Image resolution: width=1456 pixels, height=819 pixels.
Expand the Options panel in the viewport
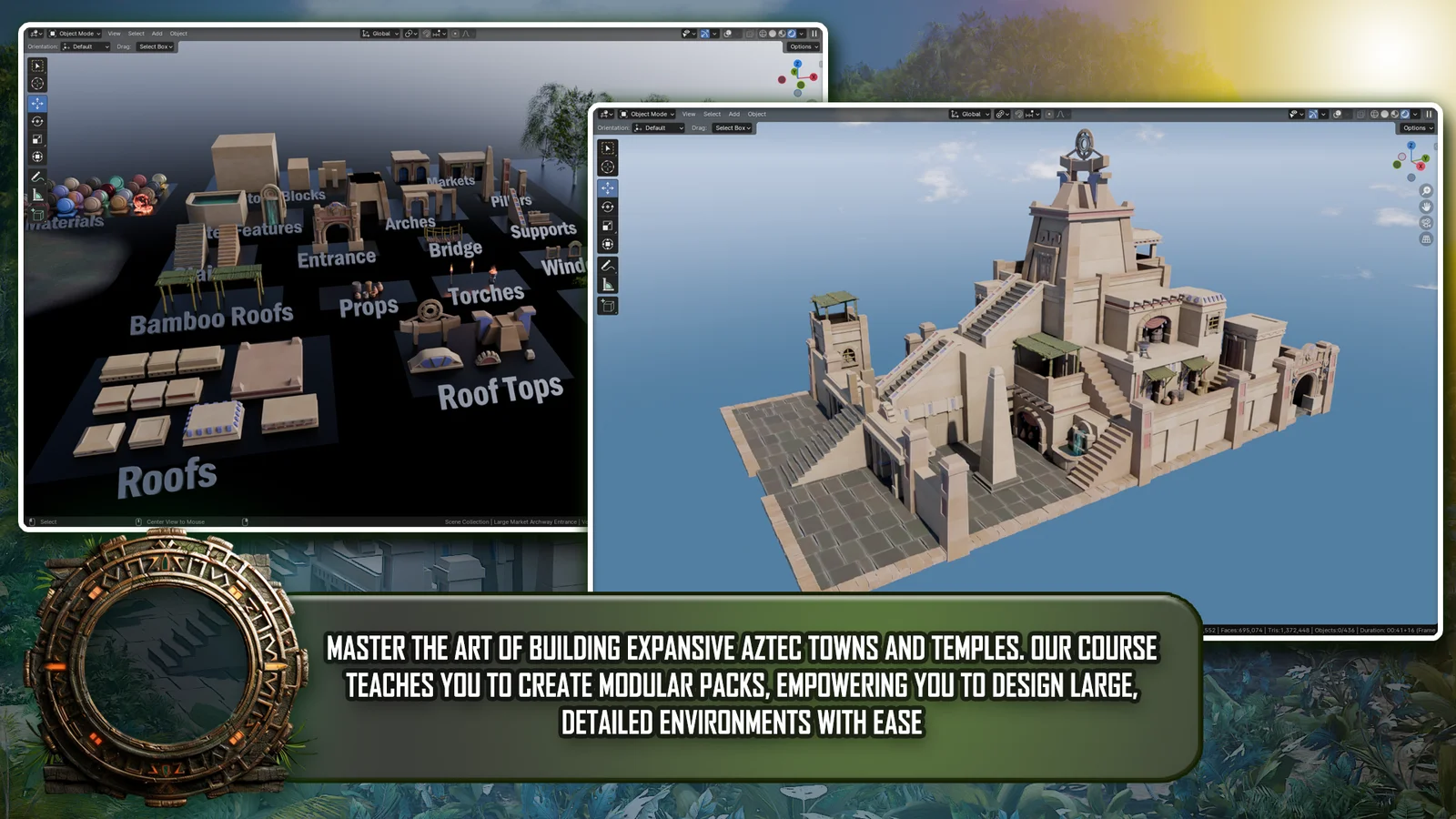tap(1416, 128)
